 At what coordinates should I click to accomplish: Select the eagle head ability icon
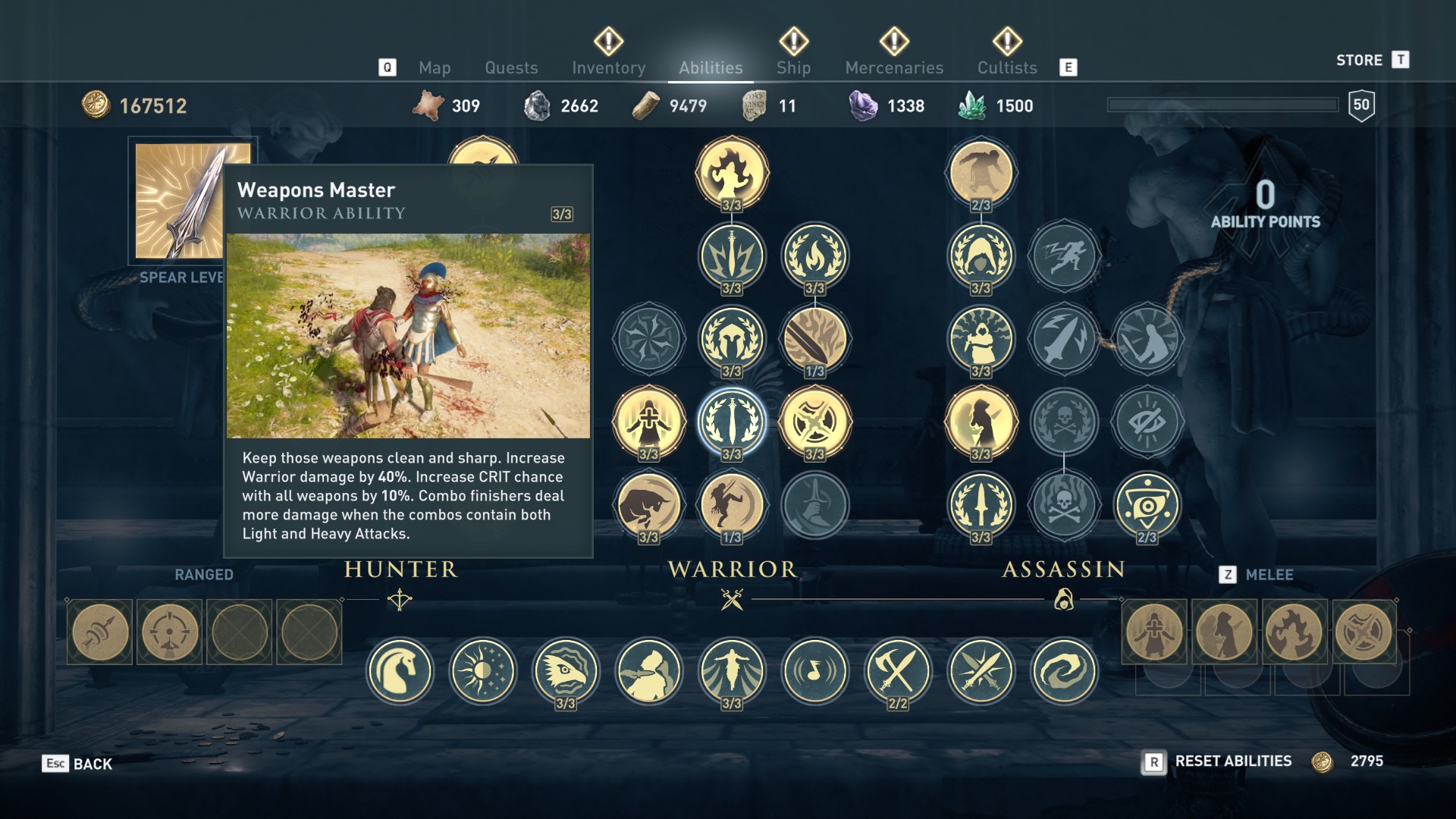(x=566, y=669)
